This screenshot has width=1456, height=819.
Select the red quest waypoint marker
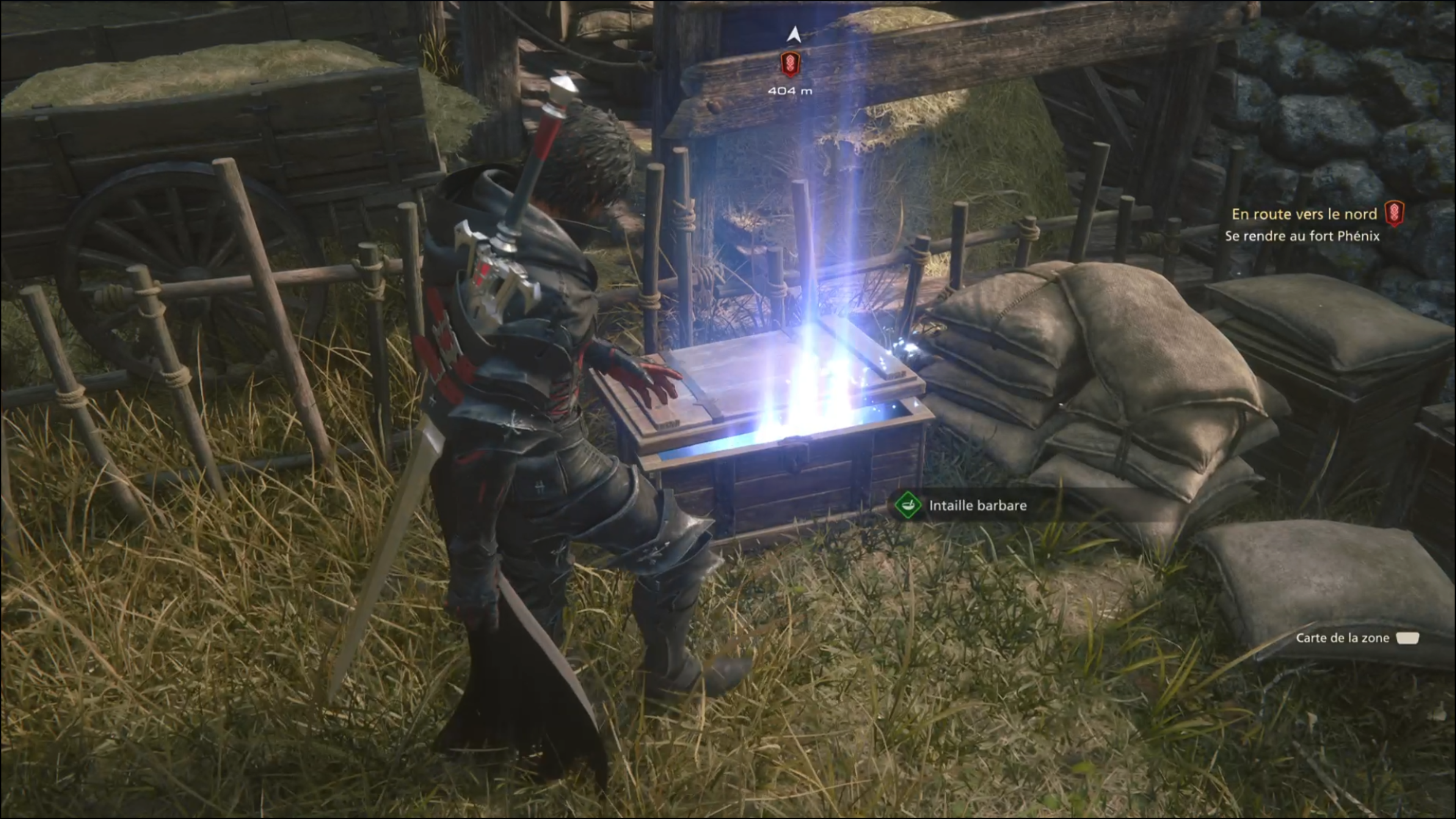(789, 64)
